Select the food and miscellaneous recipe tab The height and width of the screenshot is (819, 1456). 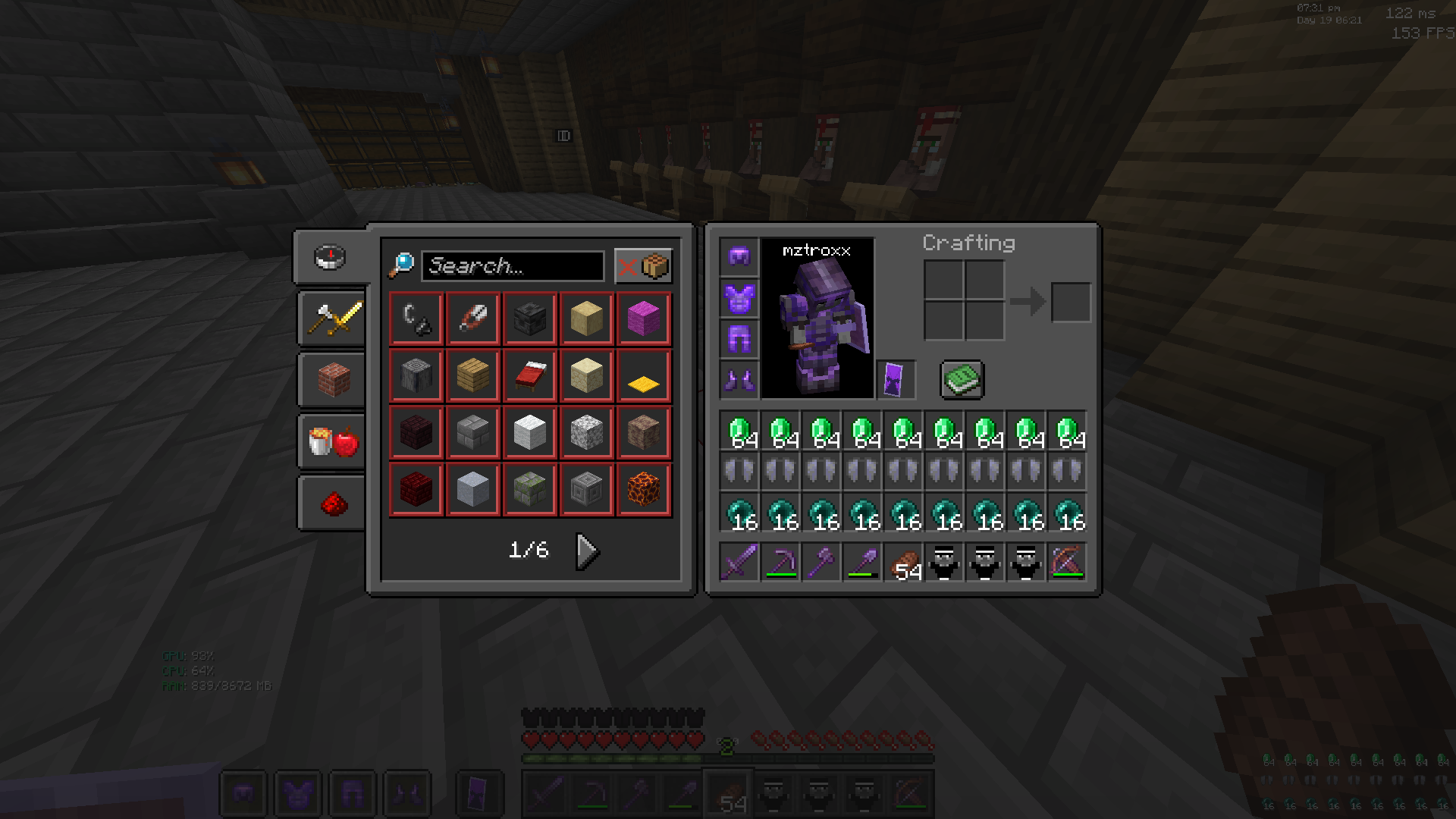[x=334, y=441]
